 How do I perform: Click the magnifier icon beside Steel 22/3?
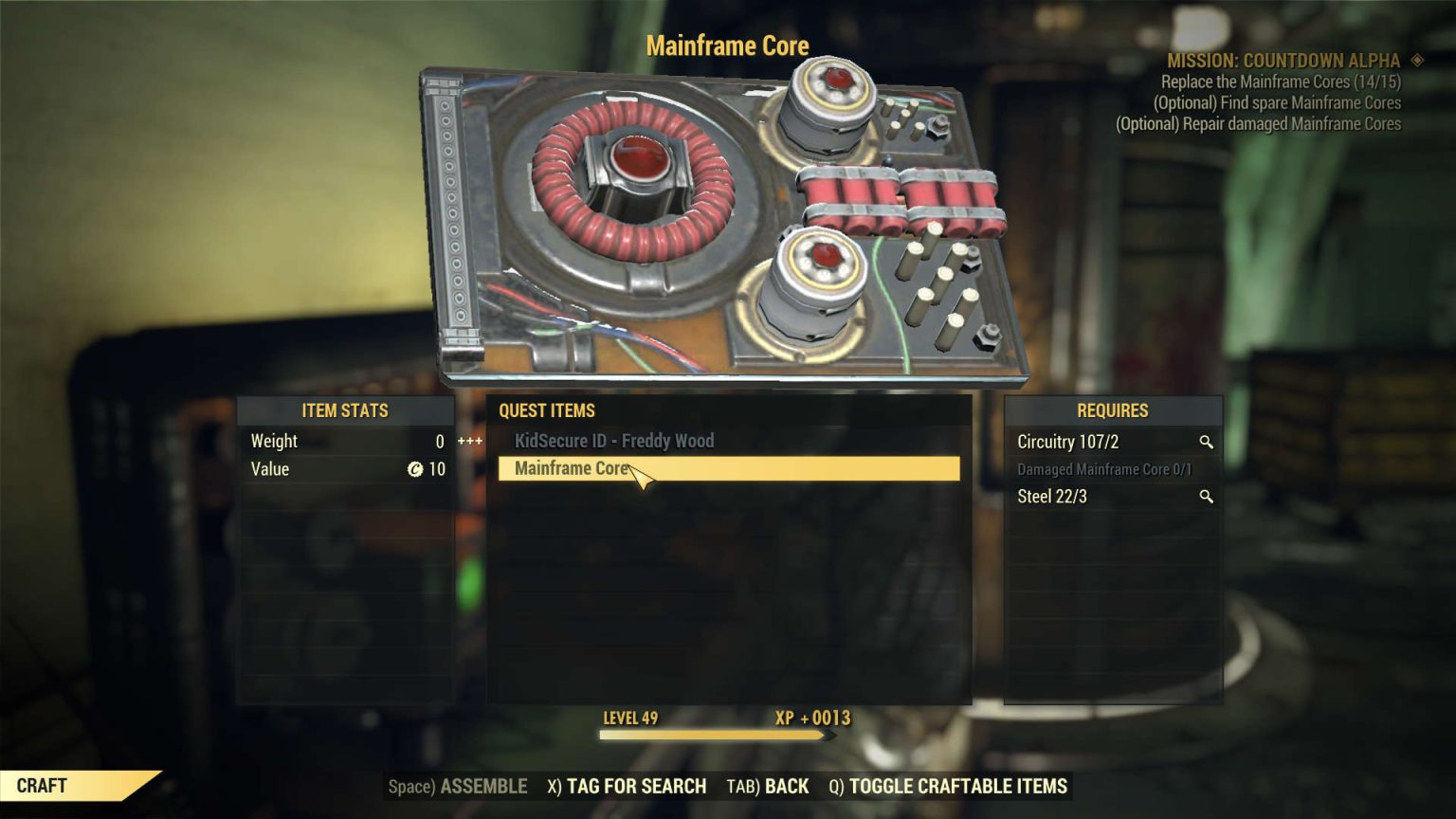pos(1206,496)
